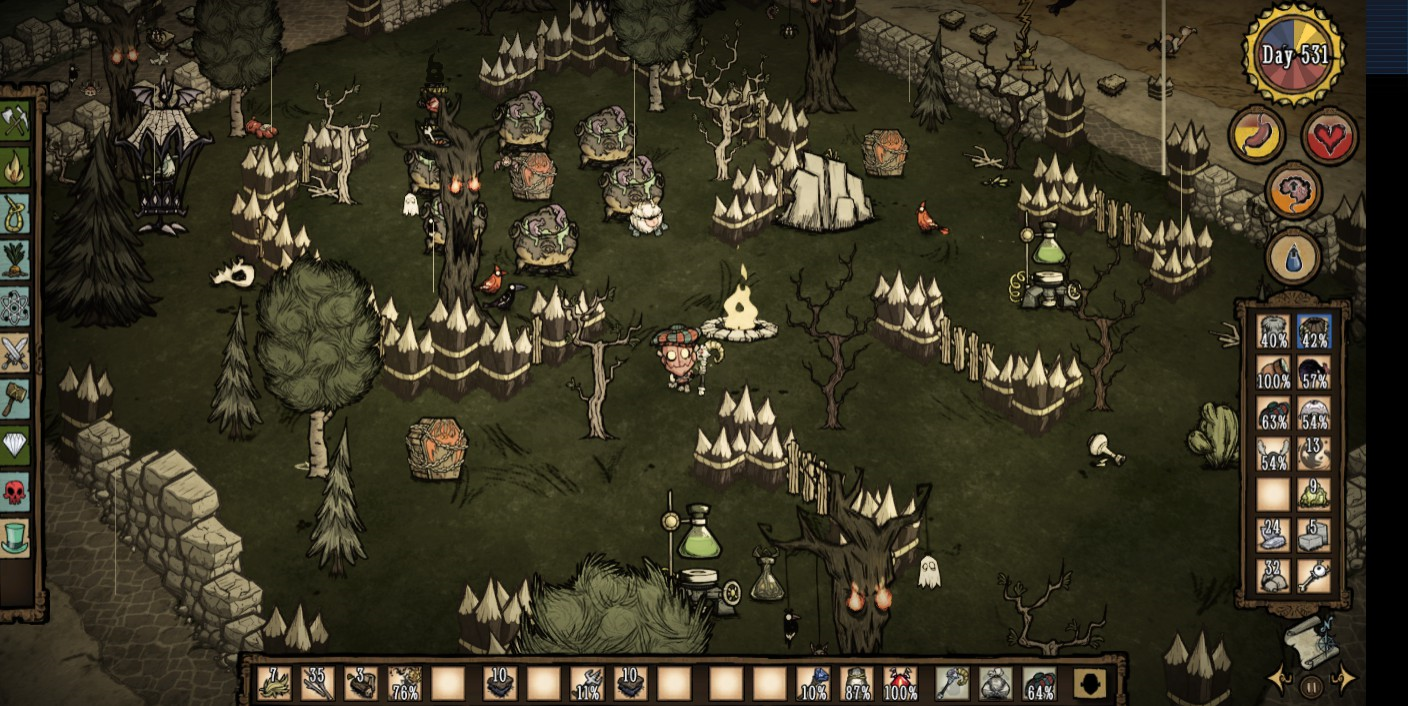Viewport: 1408px width, 706px height.
Task: Switch to the Science atom tab
Action: click(x=15, y=306)
